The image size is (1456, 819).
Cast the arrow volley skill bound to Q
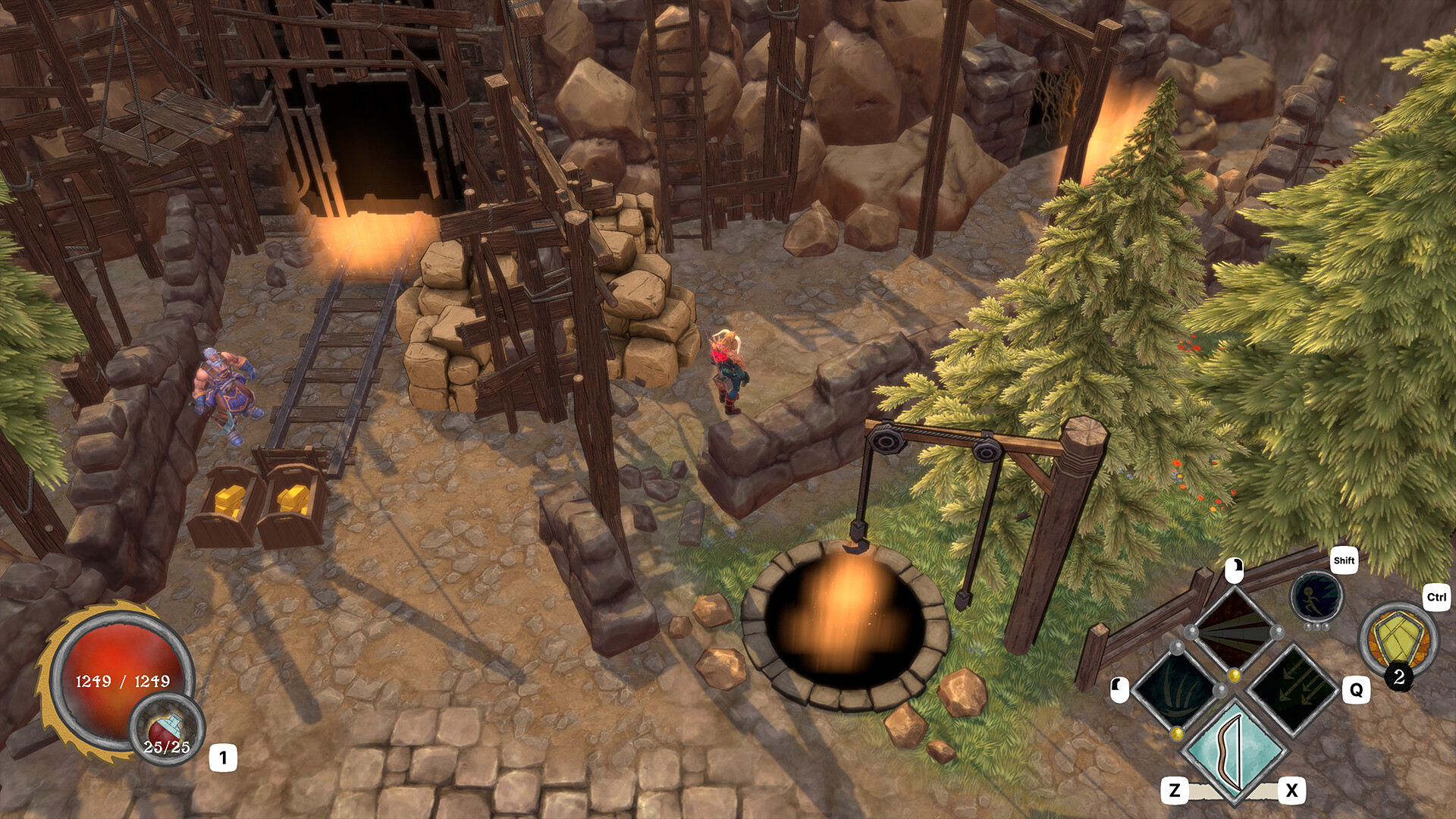click(1291, 689)
